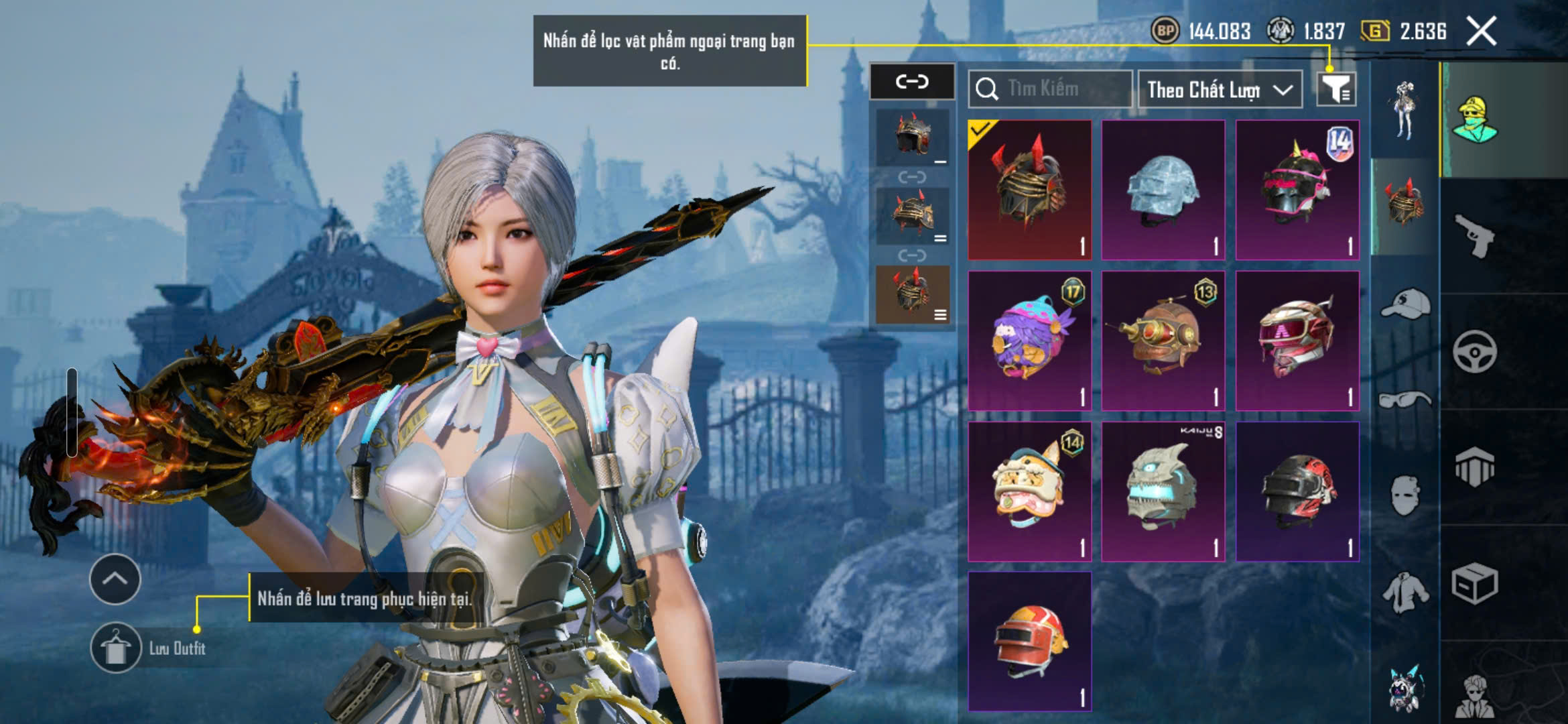Click the Tìm Kiếm search field

1051,89
